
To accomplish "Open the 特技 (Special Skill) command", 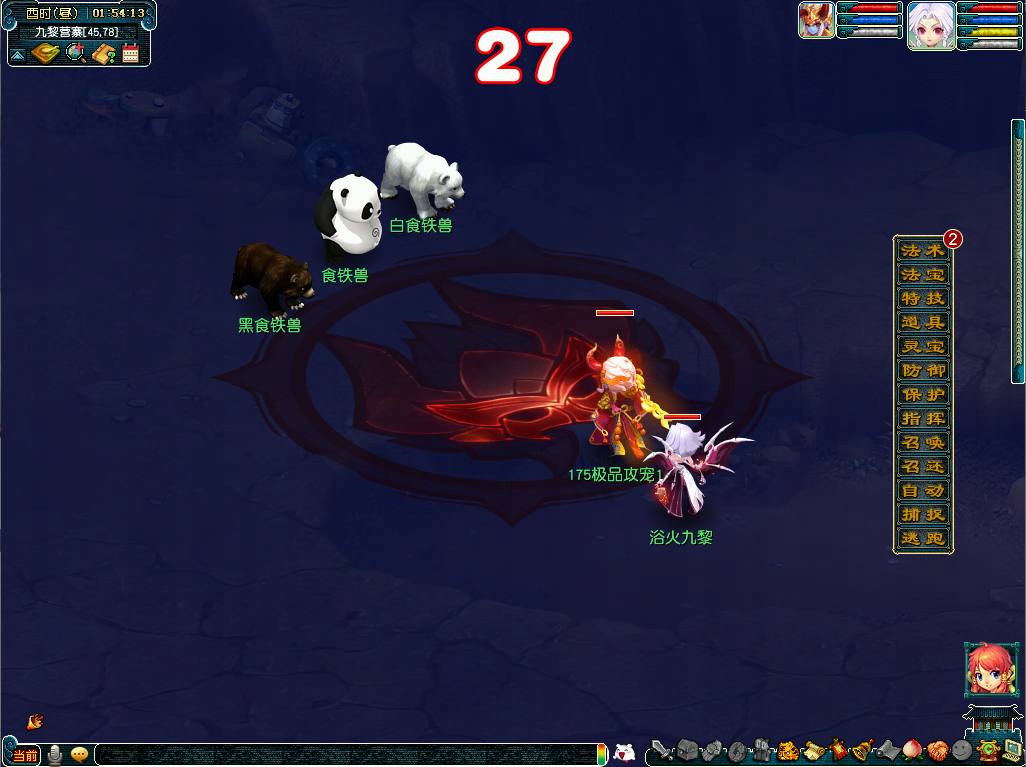I will point(921,298).
